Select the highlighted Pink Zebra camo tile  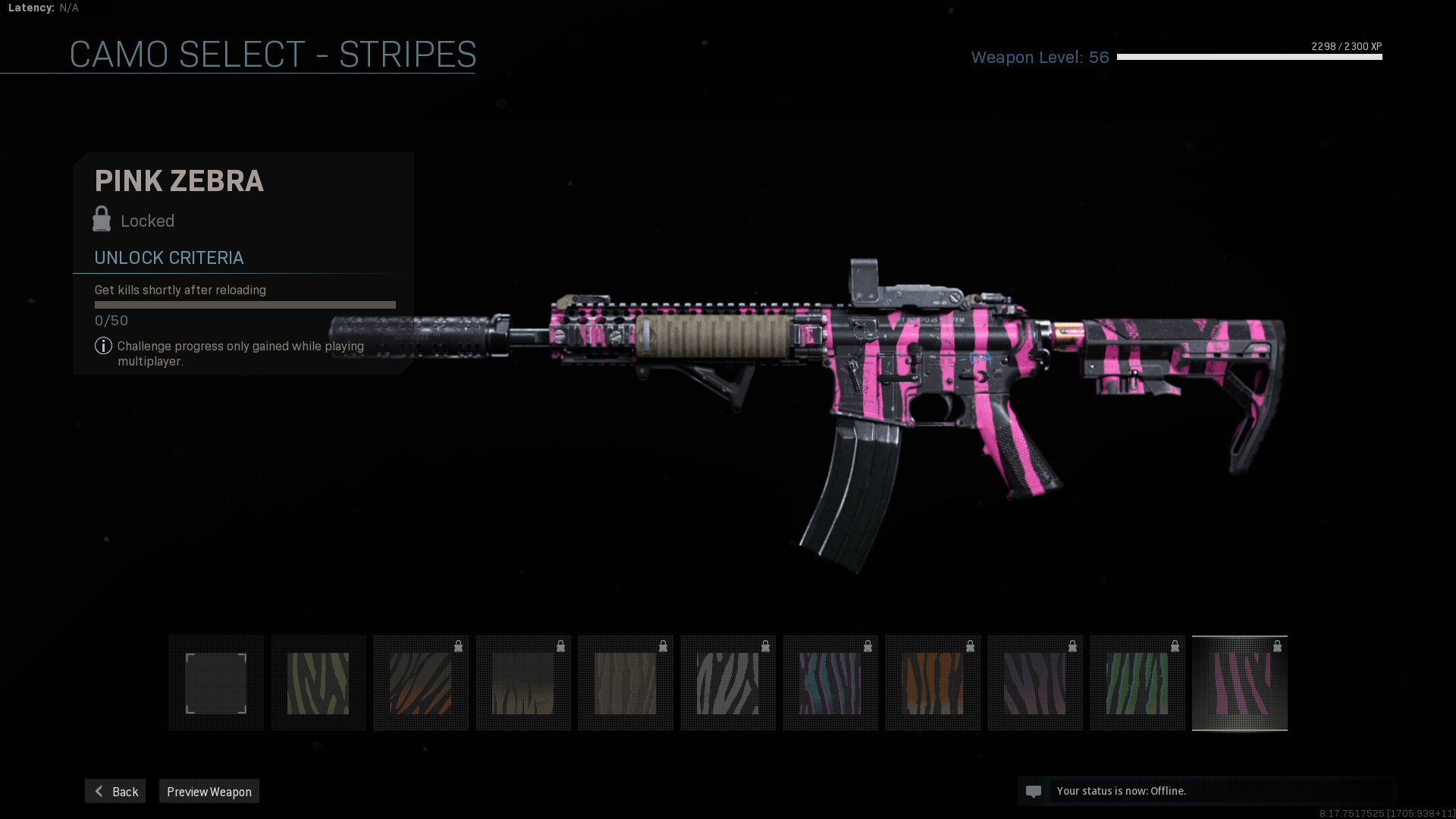(1240, 683)
